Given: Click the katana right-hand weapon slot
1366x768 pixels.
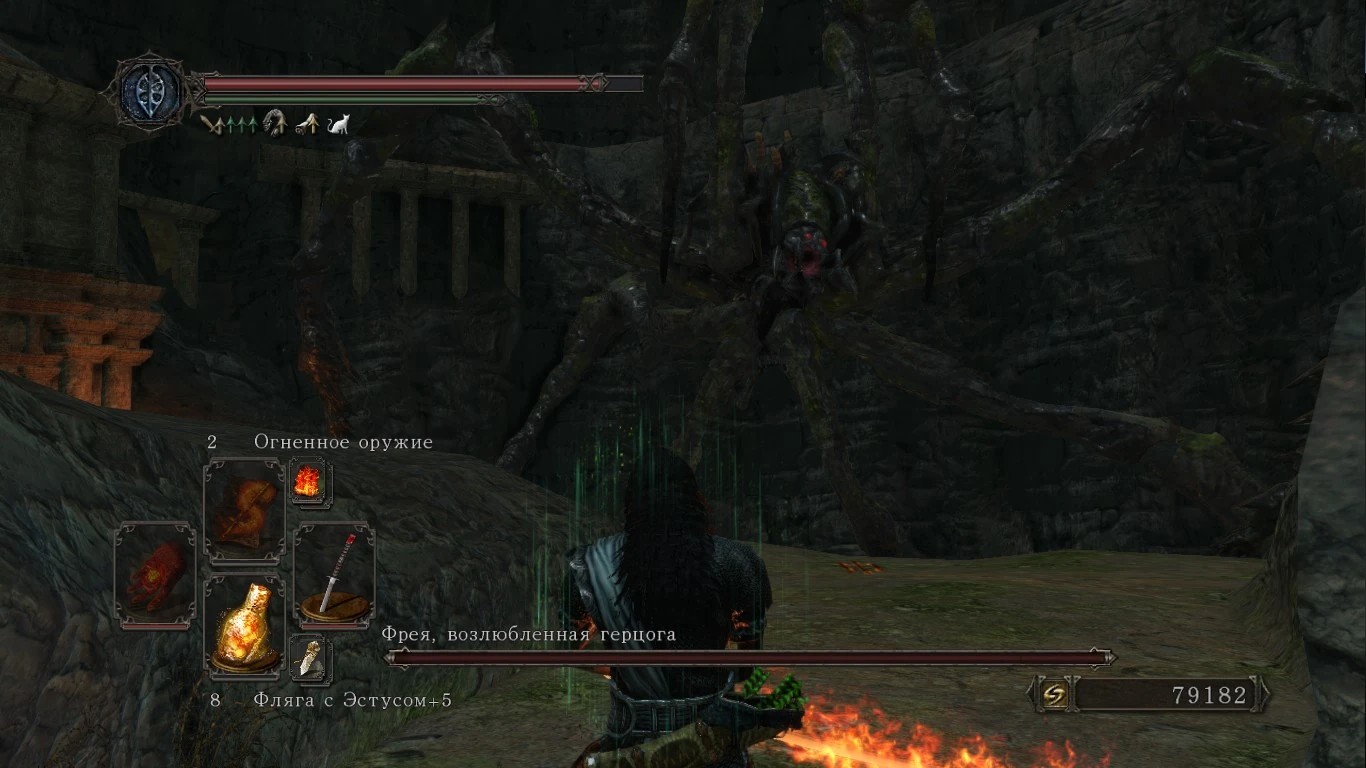Looking at the screenshot, I should pos(334,575).
